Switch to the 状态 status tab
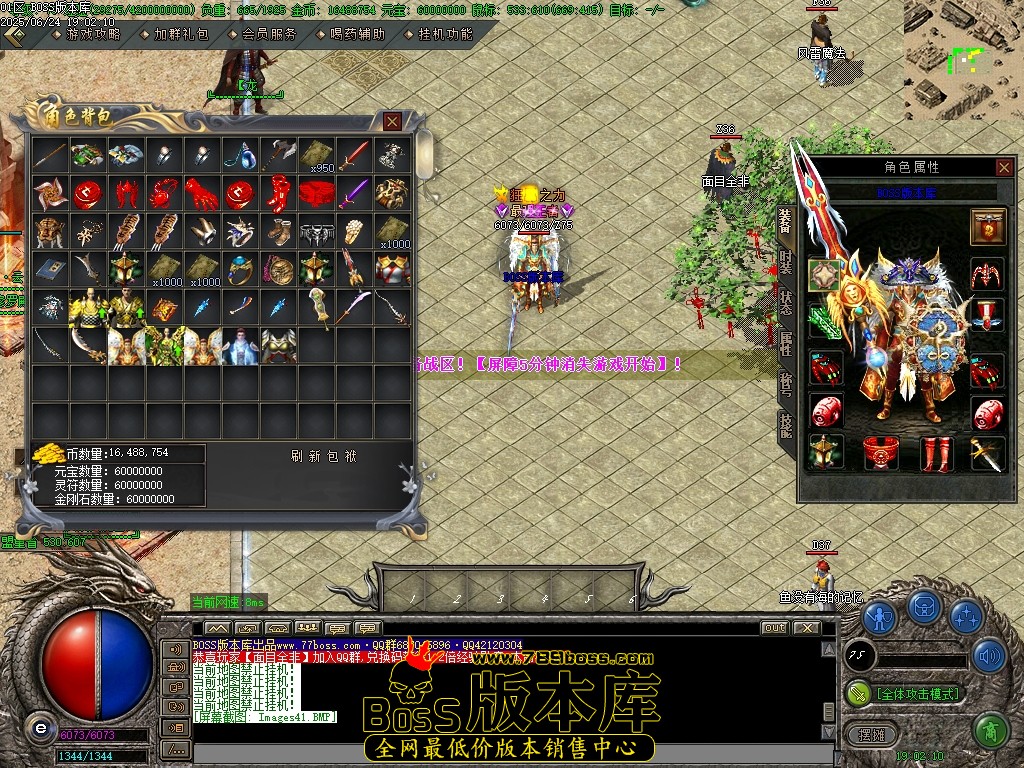This screenshot has height=768, width=1024. click(786, 304)
